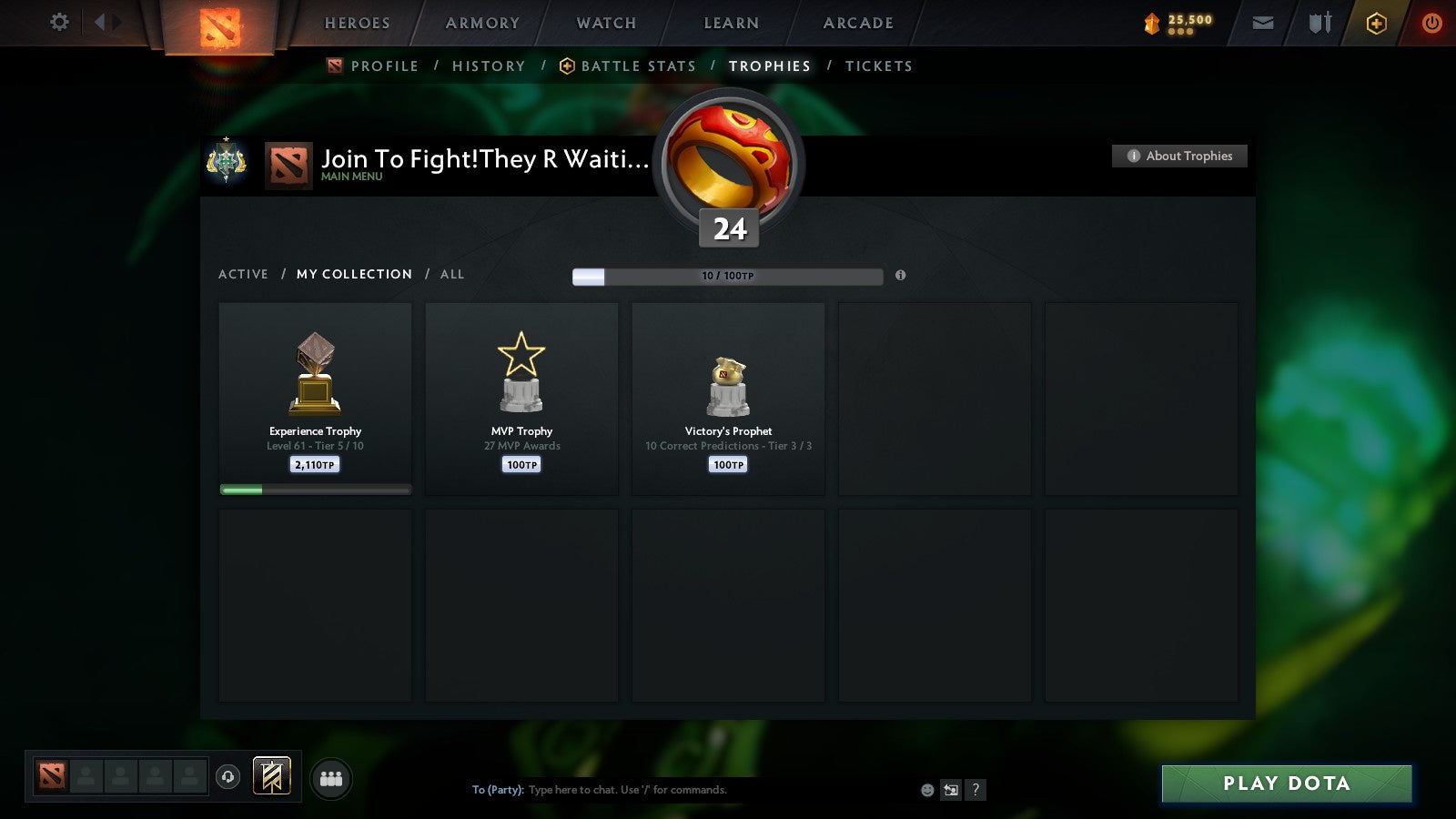
Task: Open the settings gear menu
Action: pos(59,23)
